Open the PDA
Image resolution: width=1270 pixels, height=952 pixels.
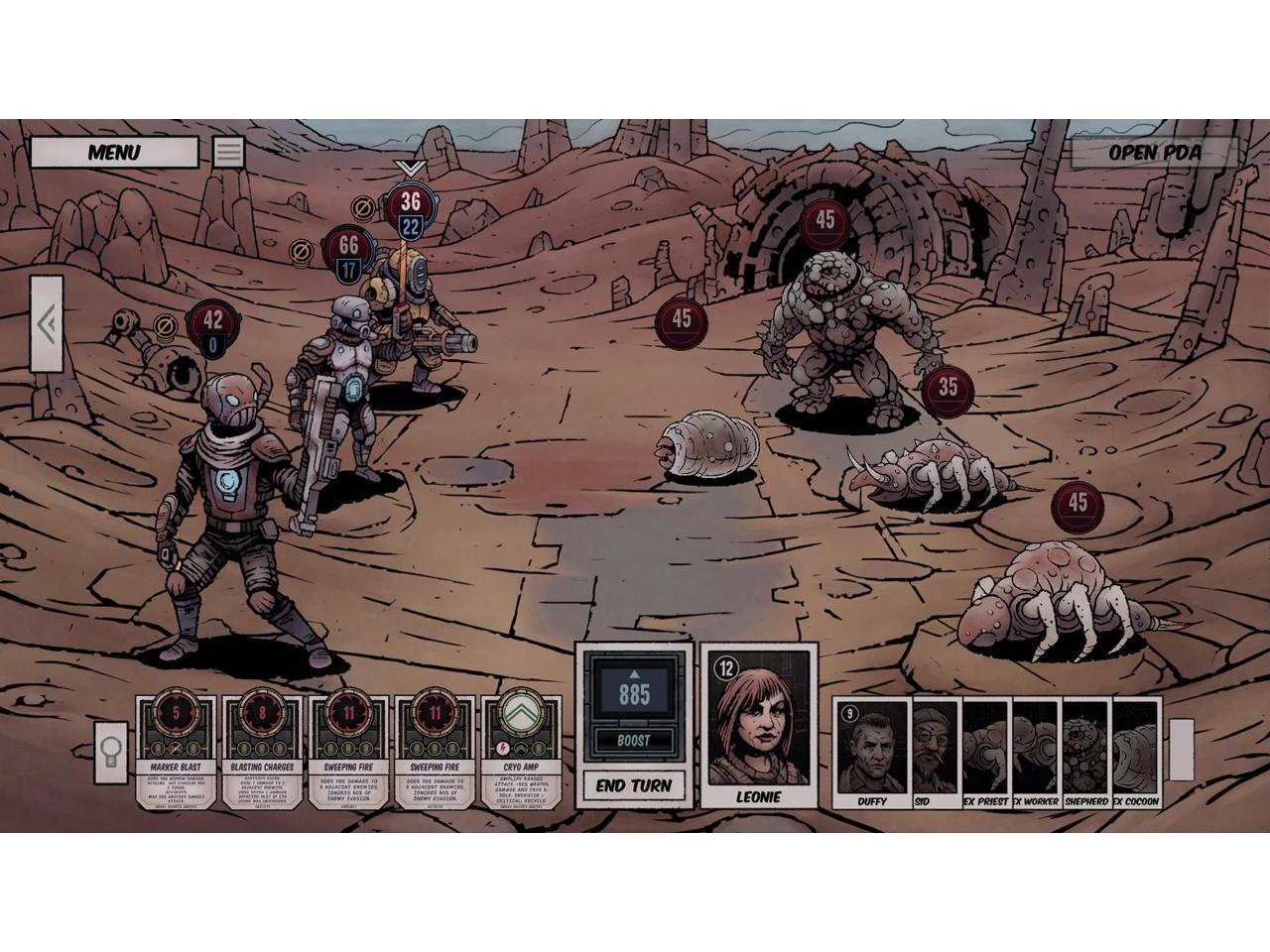[x=1154, y=153]
